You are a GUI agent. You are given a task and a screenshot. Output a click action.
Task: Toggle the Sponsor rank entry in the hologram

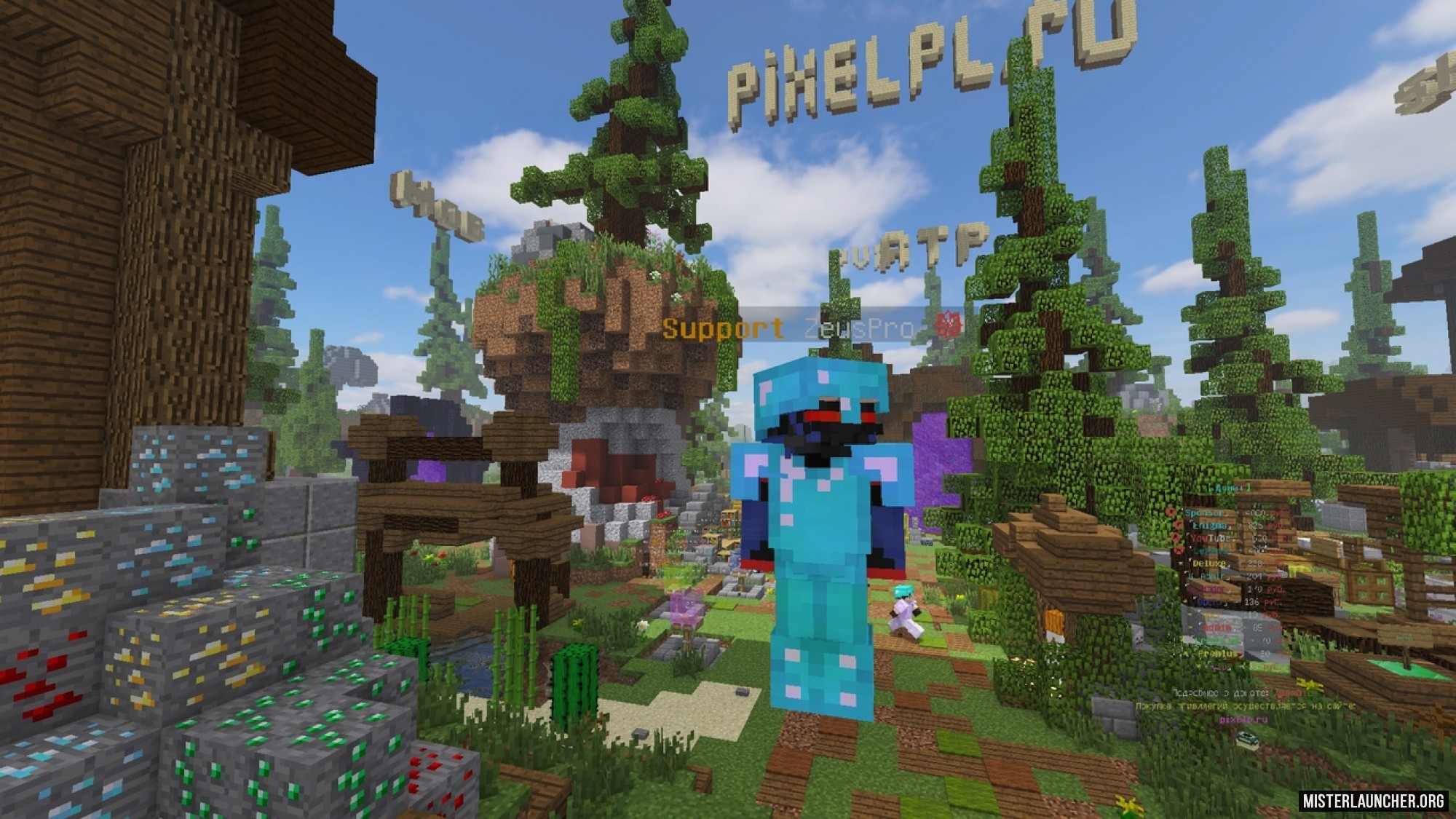pos(1205,512)
